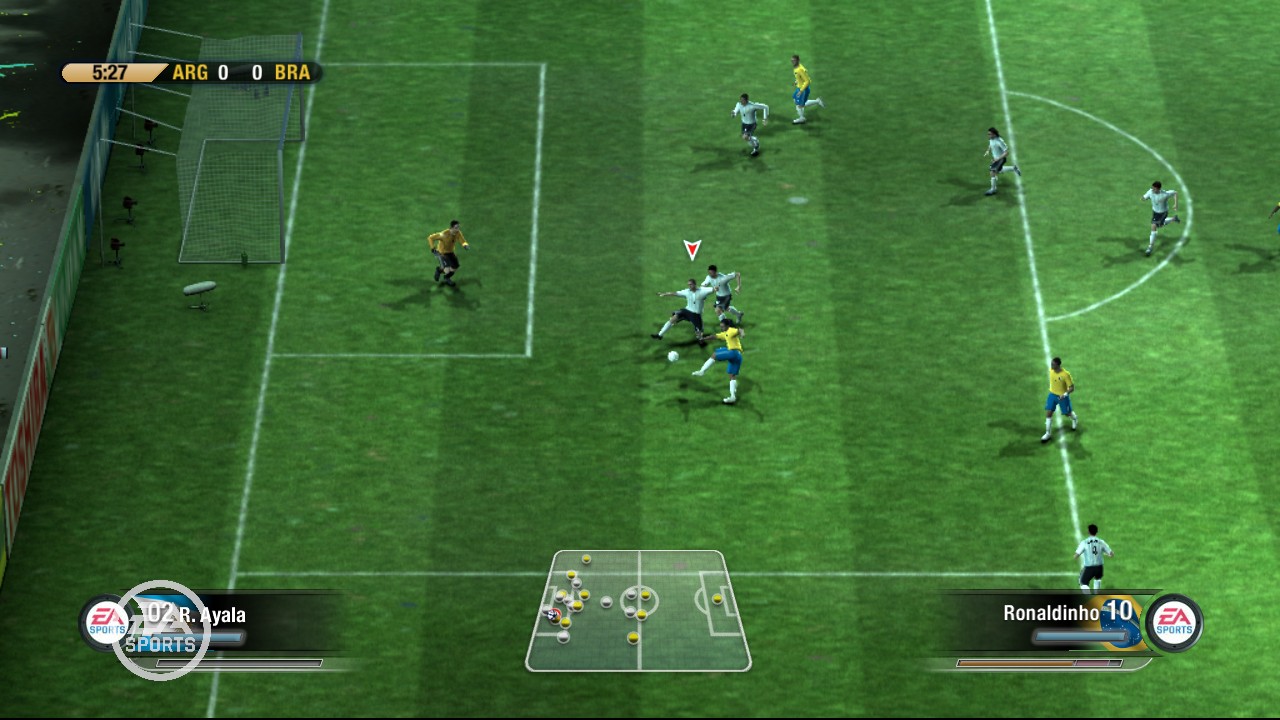Screen dimensions: 1280x720
Task: Click the pitch radar minimap
Action: (638, 610)
